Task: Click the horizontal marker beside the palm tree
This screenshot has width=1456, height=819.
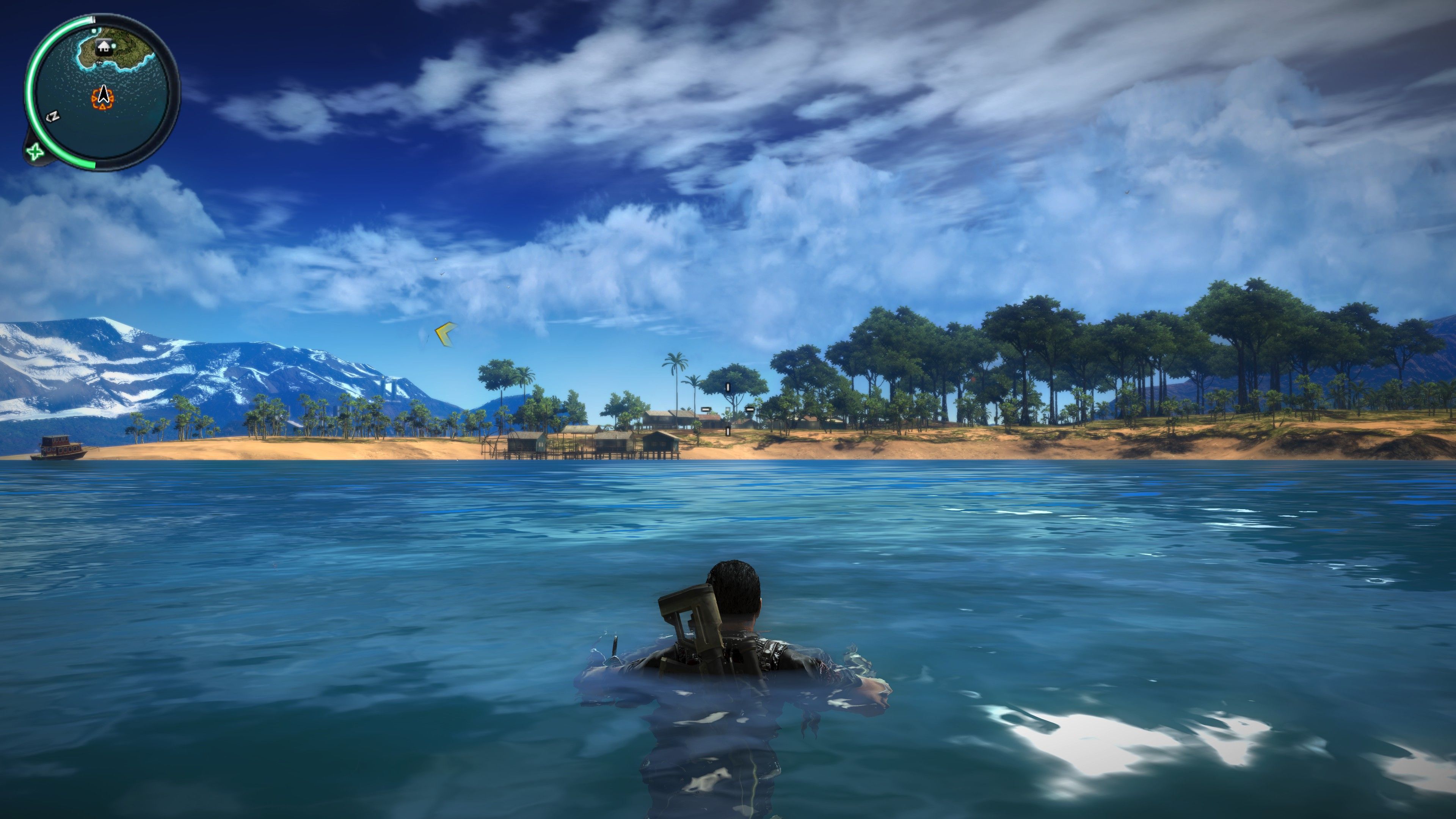Action: pos(706,410)
